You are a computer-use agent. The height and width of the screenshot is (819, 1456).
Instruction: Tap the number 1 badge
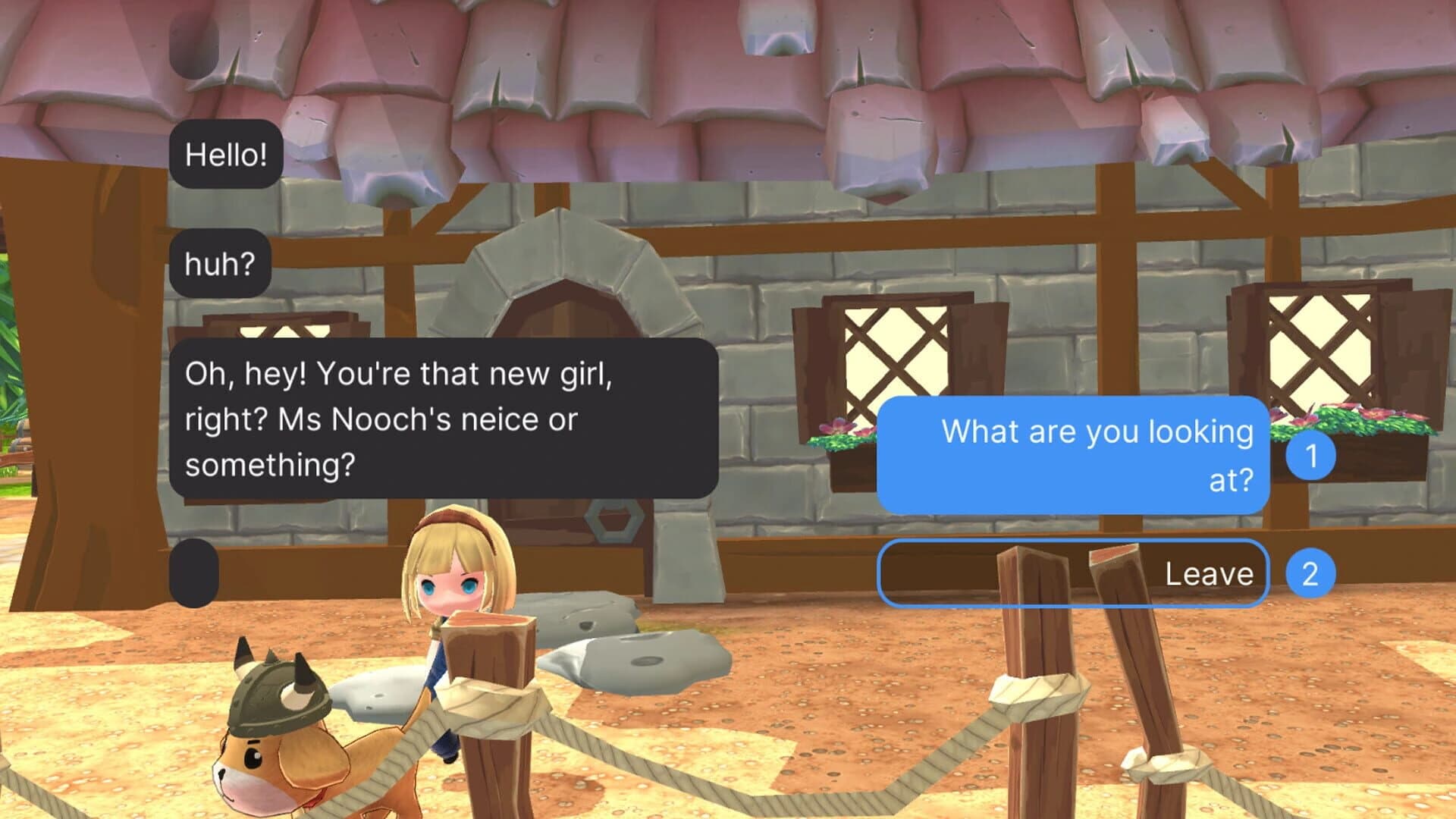1312,454
